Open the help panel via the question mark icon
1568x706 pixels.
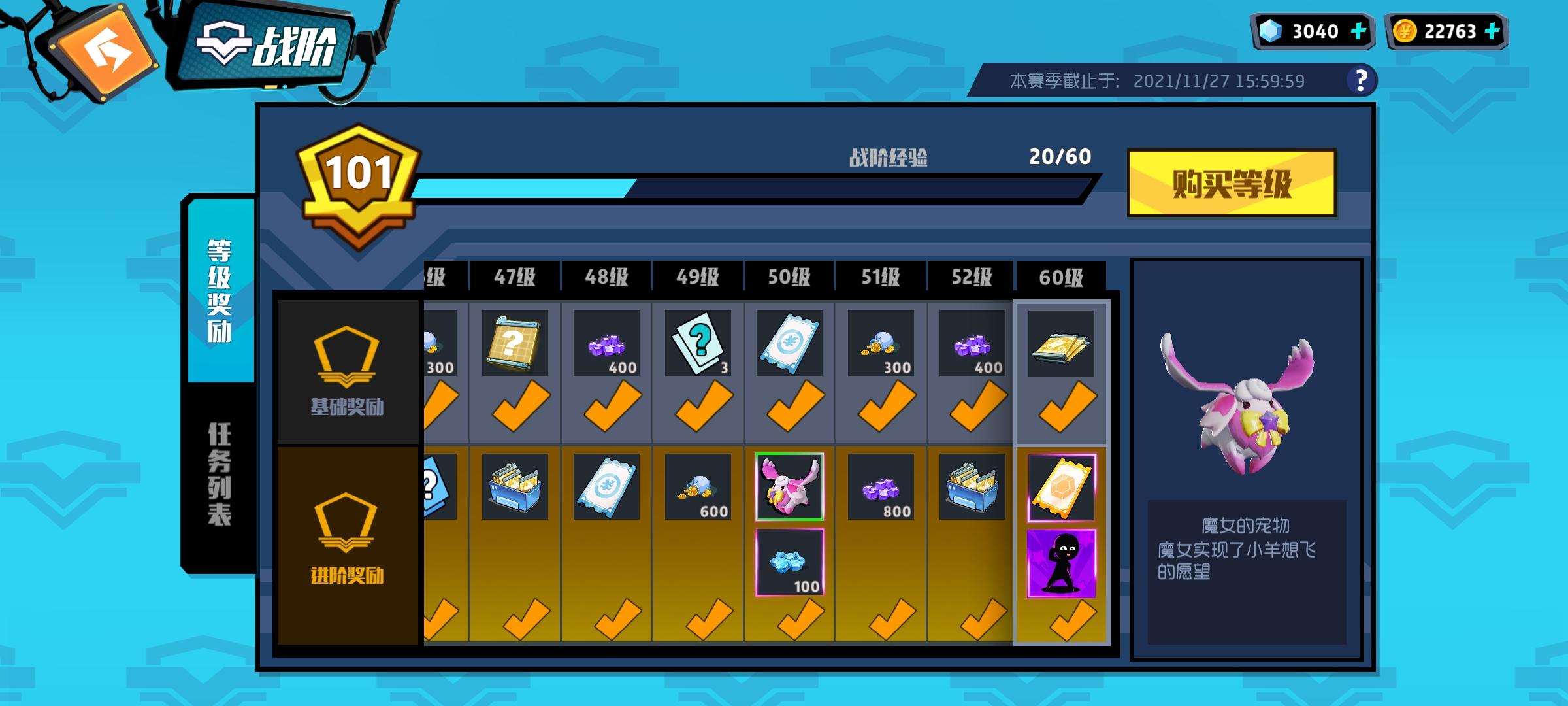tap(1362, 80)
